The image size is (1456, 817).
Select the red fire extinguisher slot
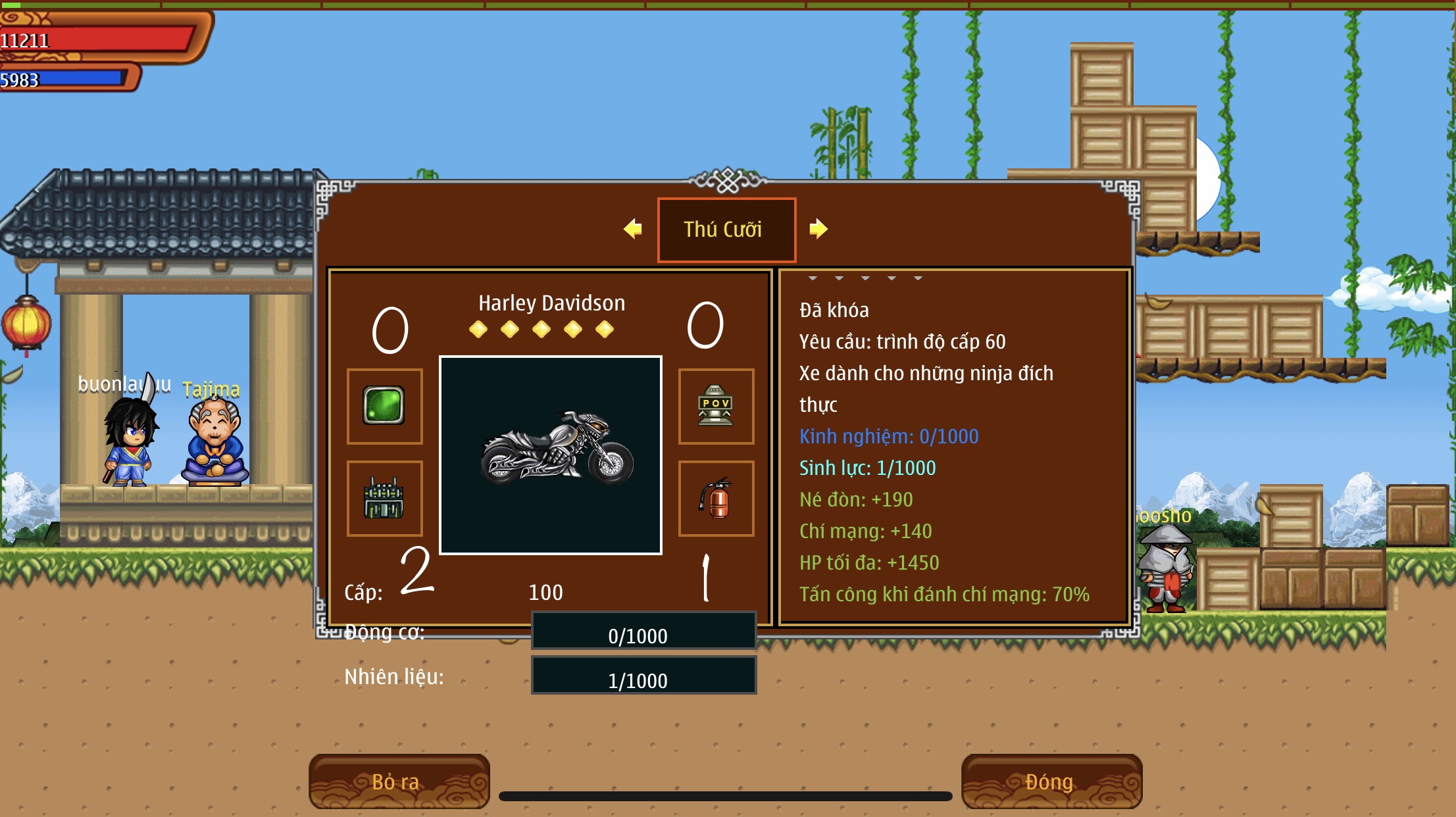(716, 498)
